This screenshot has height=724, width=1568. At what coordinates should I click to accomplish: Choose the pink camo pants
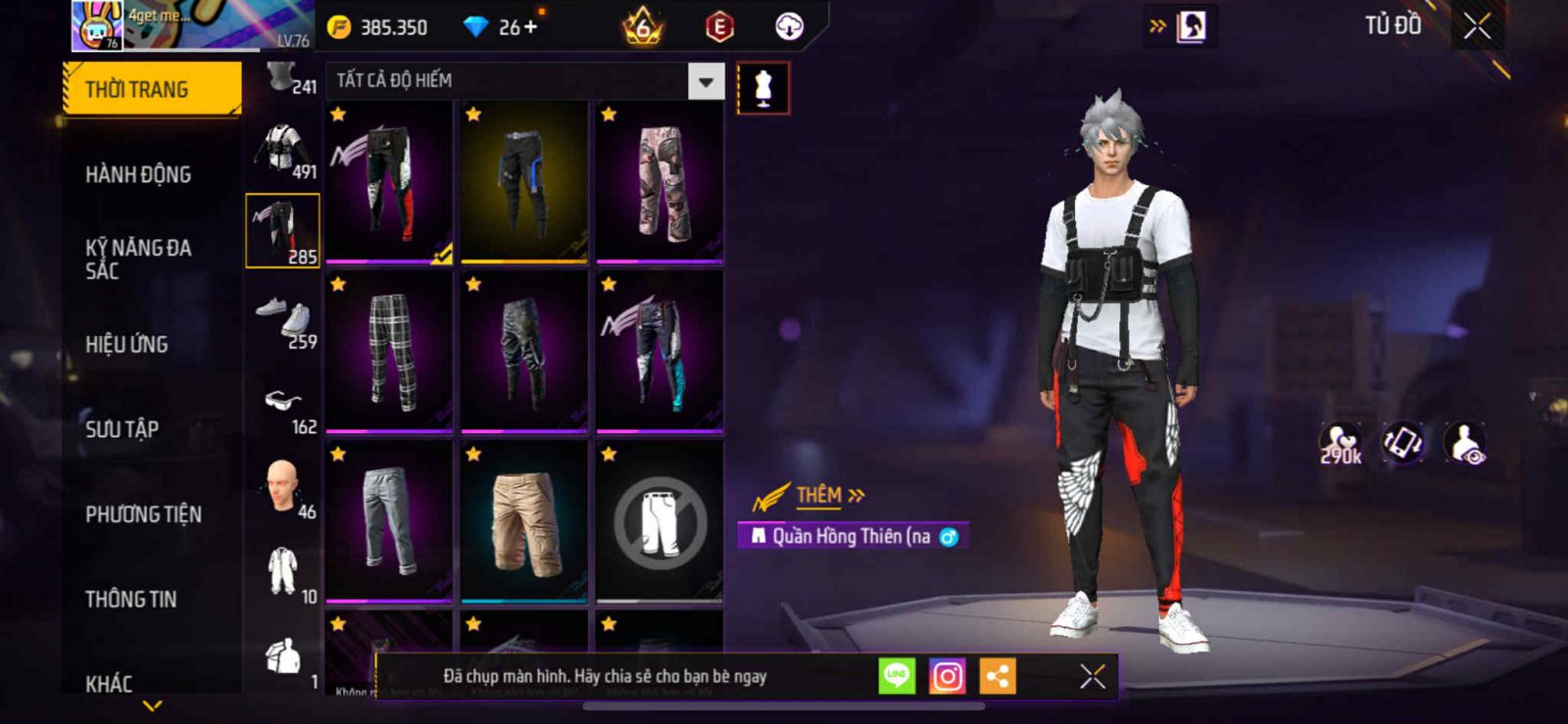point(660,182)
